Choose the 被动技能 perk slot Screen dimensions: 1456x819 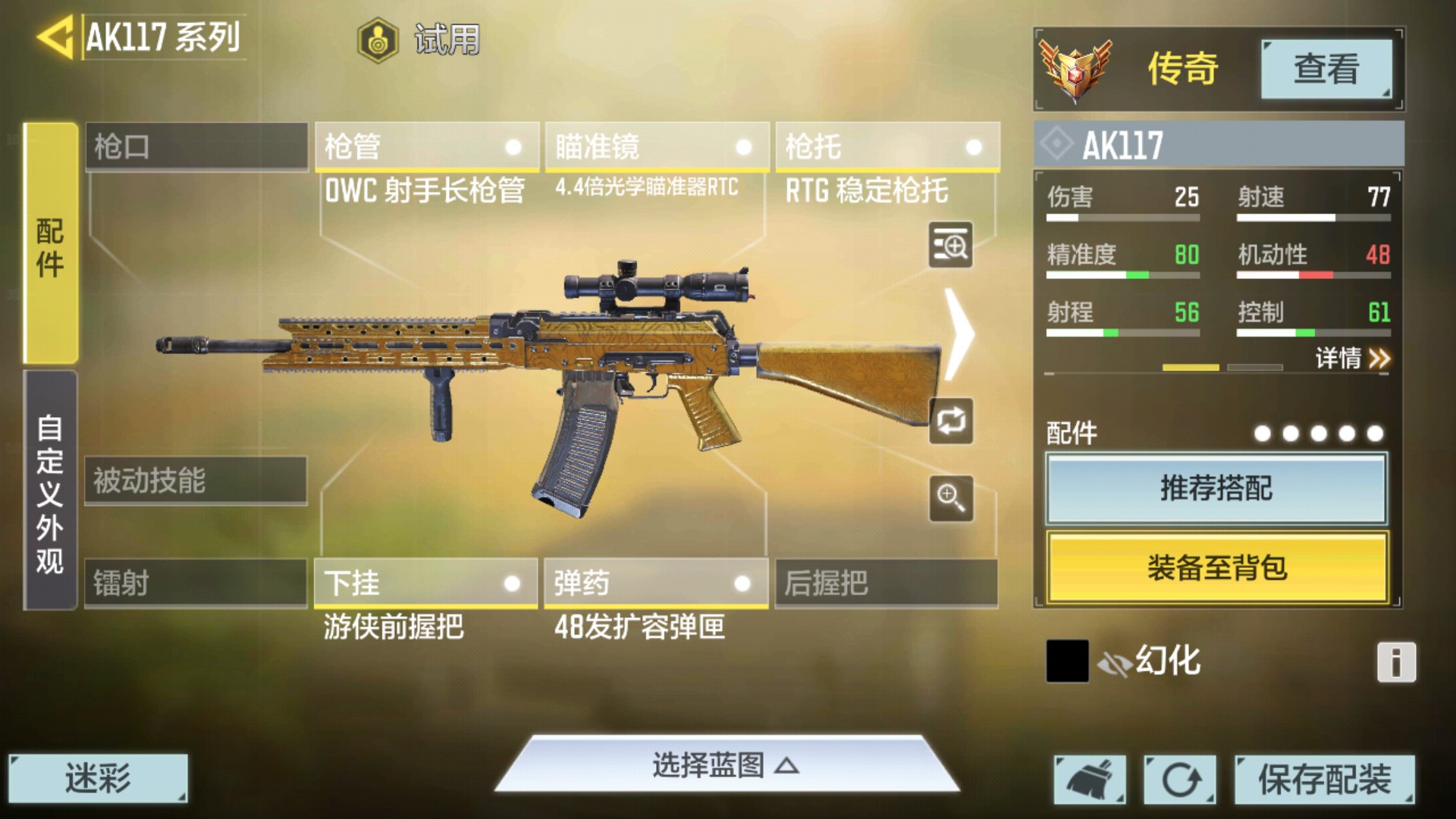pos(196,481)
